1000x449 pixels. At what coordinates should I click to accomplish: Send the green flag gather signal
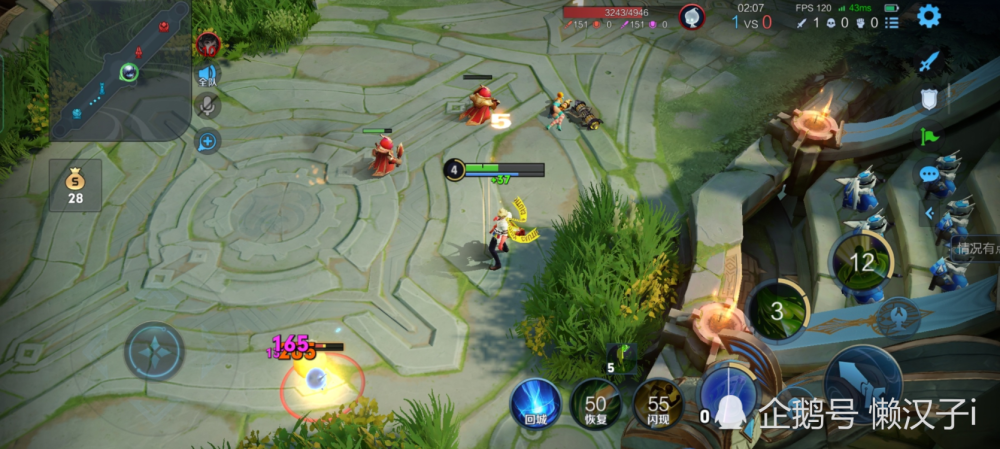pyautogui.click(x=930, y=137)
